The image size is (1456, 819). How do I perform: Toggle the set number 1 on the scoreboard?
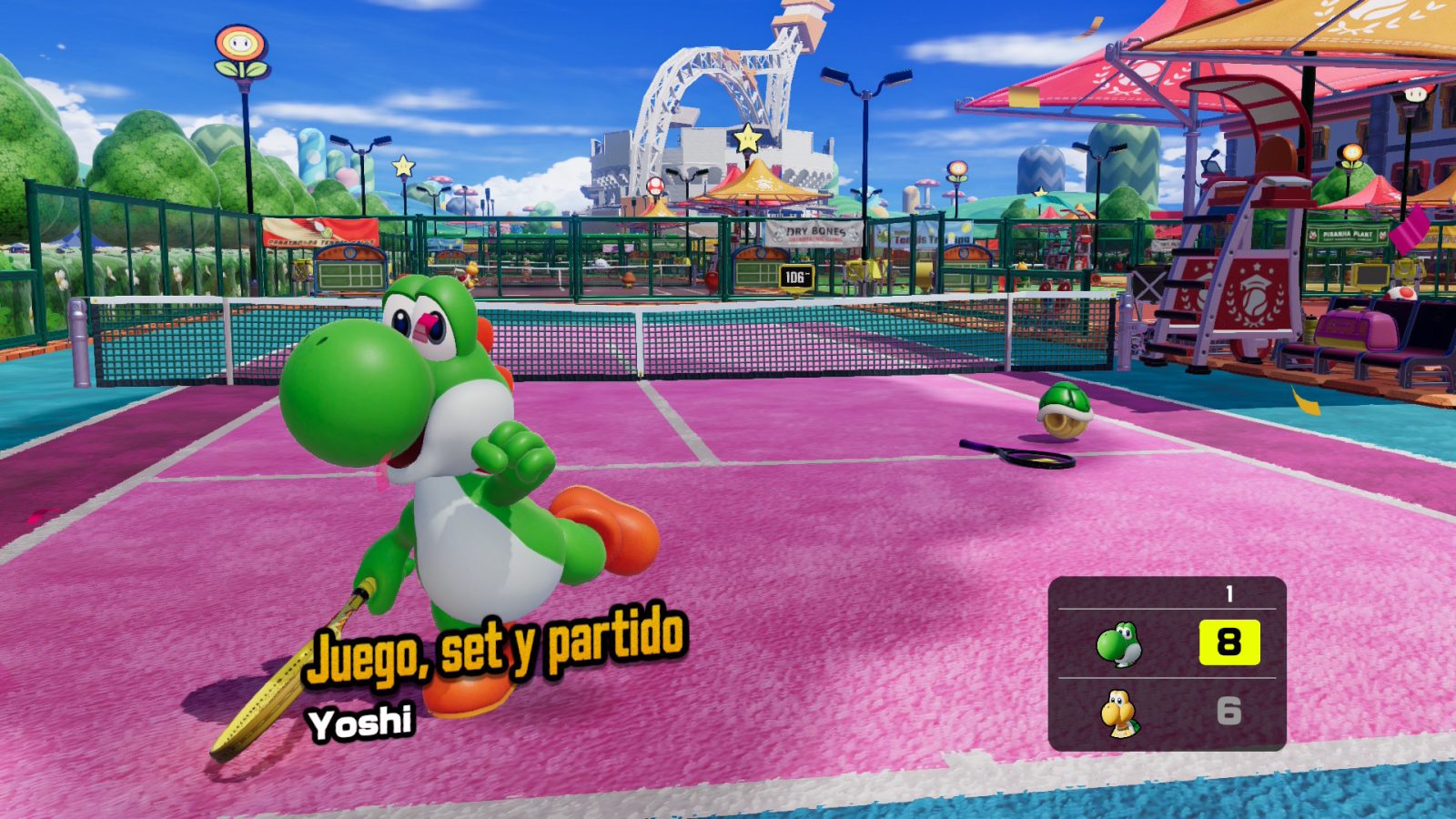(x=1228, y=593)
